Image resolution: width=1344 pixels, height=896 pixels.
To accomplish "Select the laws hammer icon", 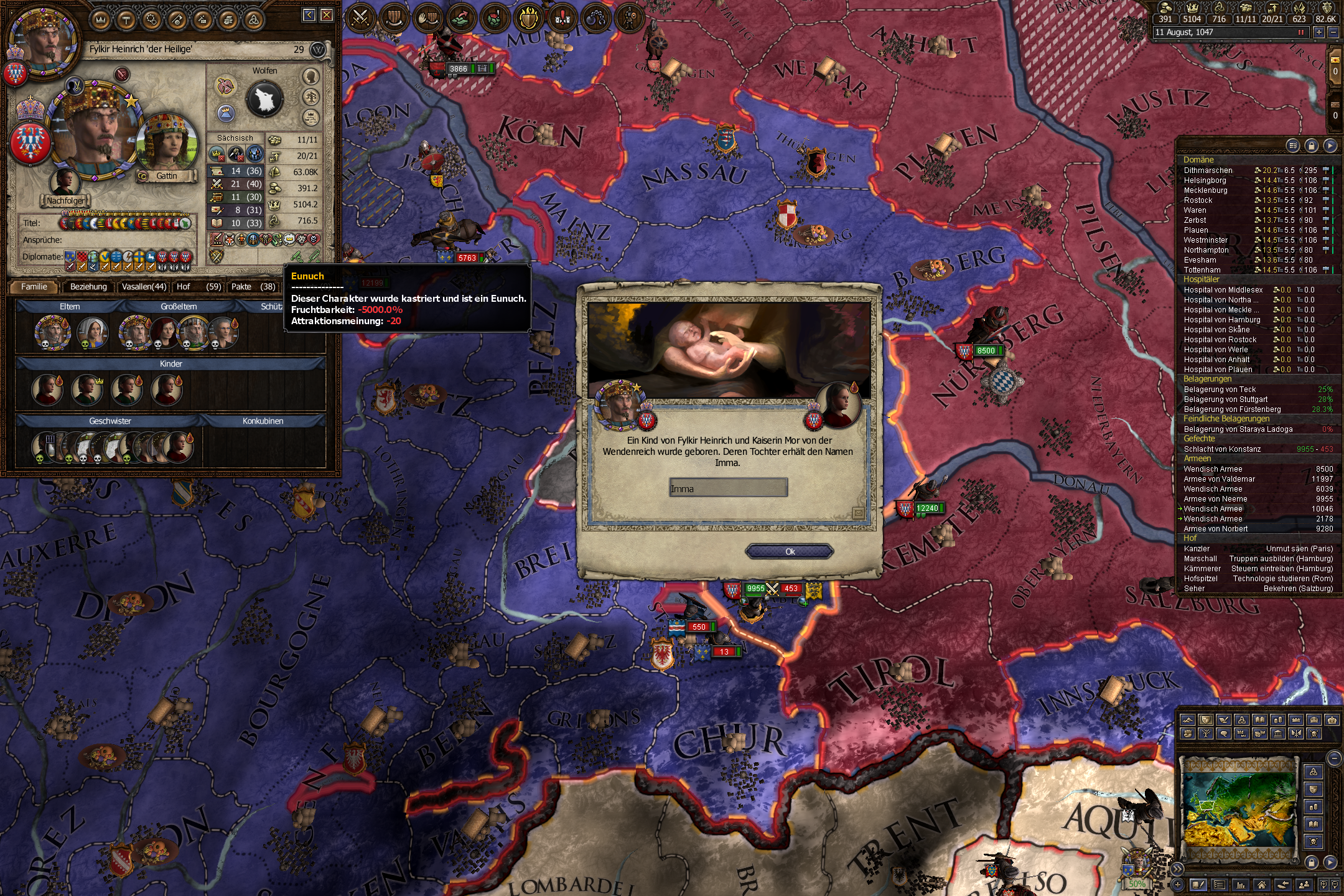I will 126,18.
